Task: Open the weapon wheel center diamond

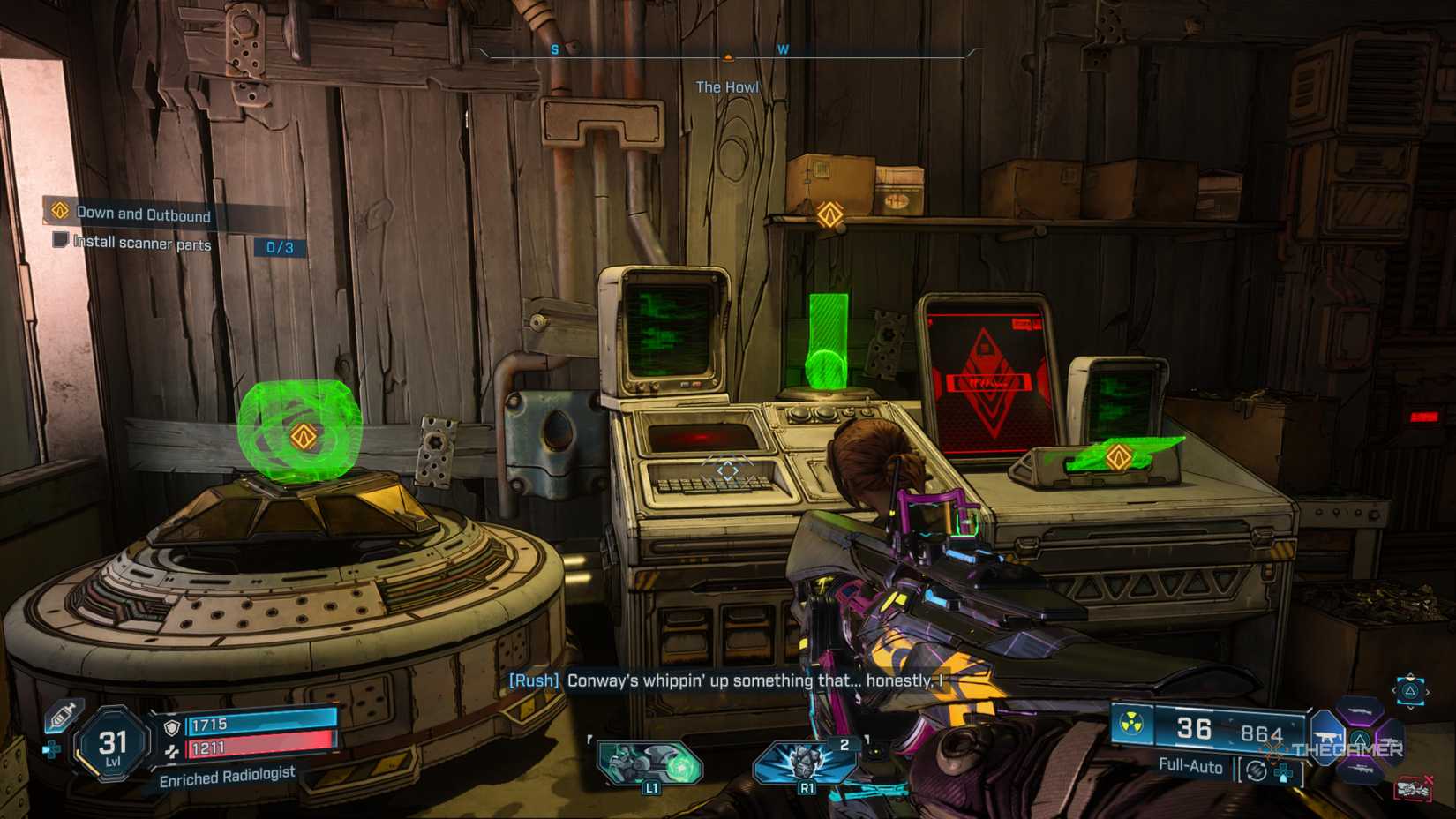Action: [x=1360, y=740]
